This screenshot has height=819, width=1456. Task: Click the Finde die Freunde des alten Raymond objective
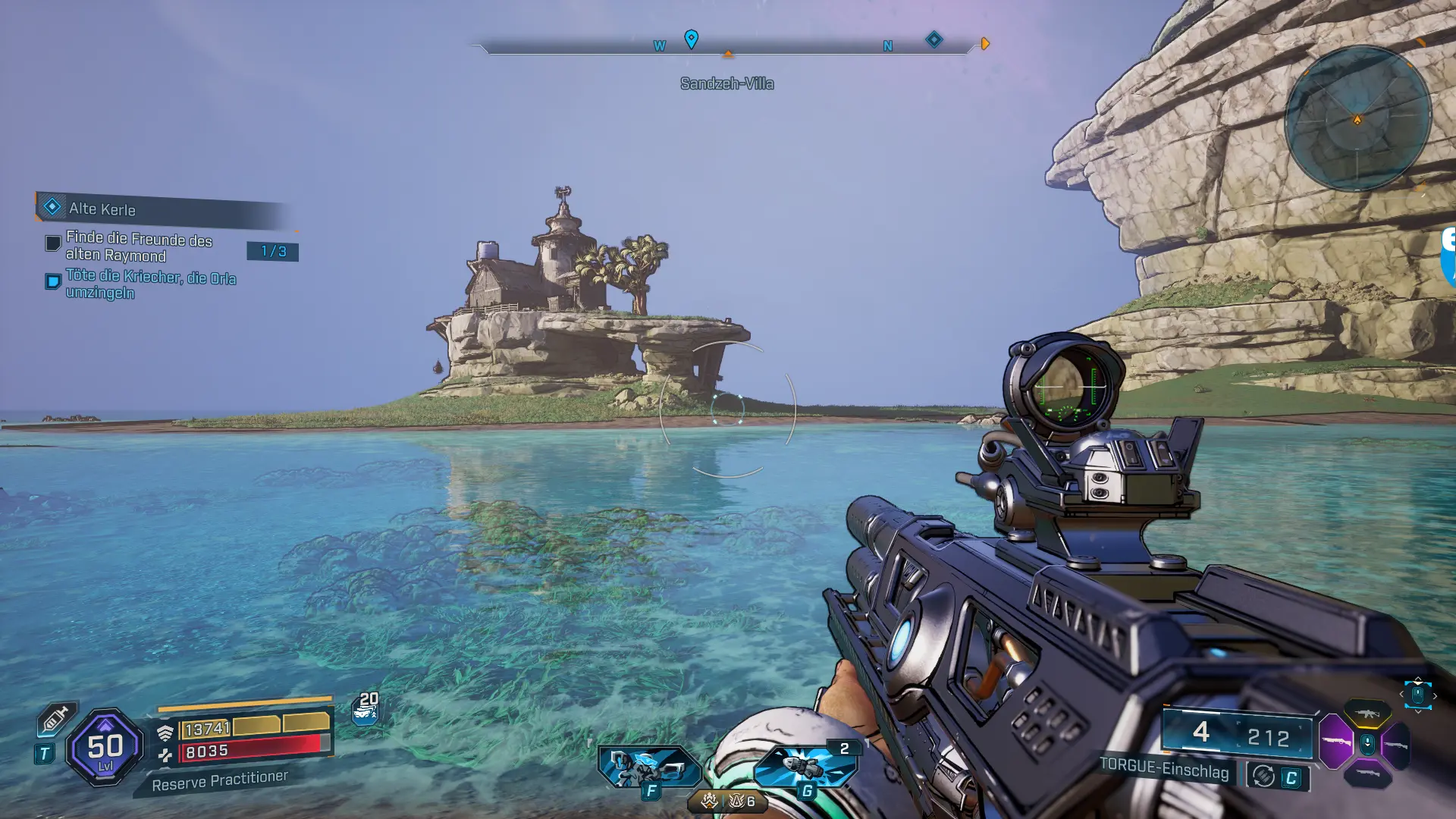point(139,247)
